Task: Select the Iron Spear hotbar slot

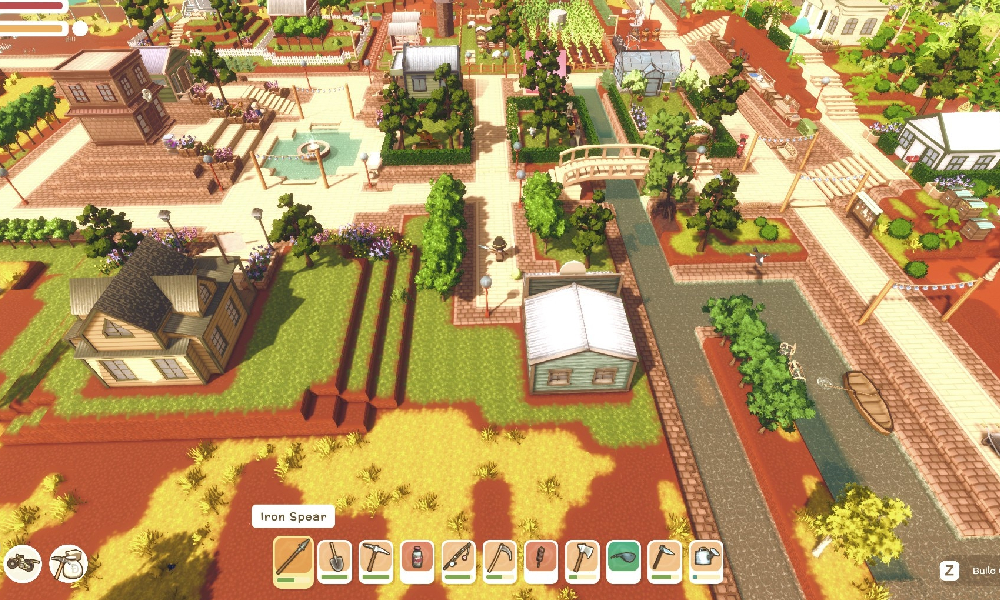Action: click(x=293, y=560)
